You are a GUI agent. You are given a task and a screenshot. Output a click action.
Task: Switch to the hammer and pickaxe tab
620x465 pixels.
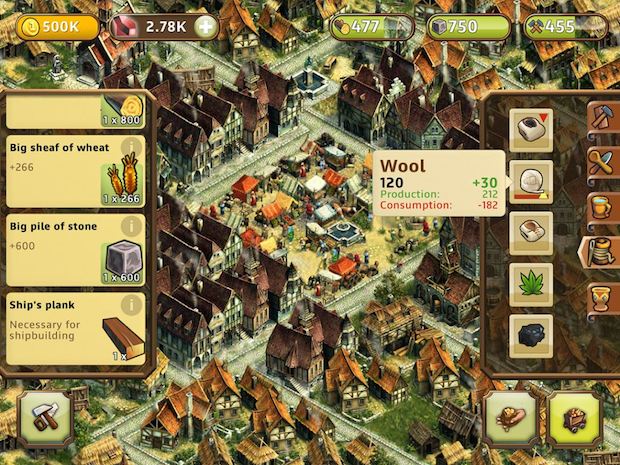pos(603,115)
